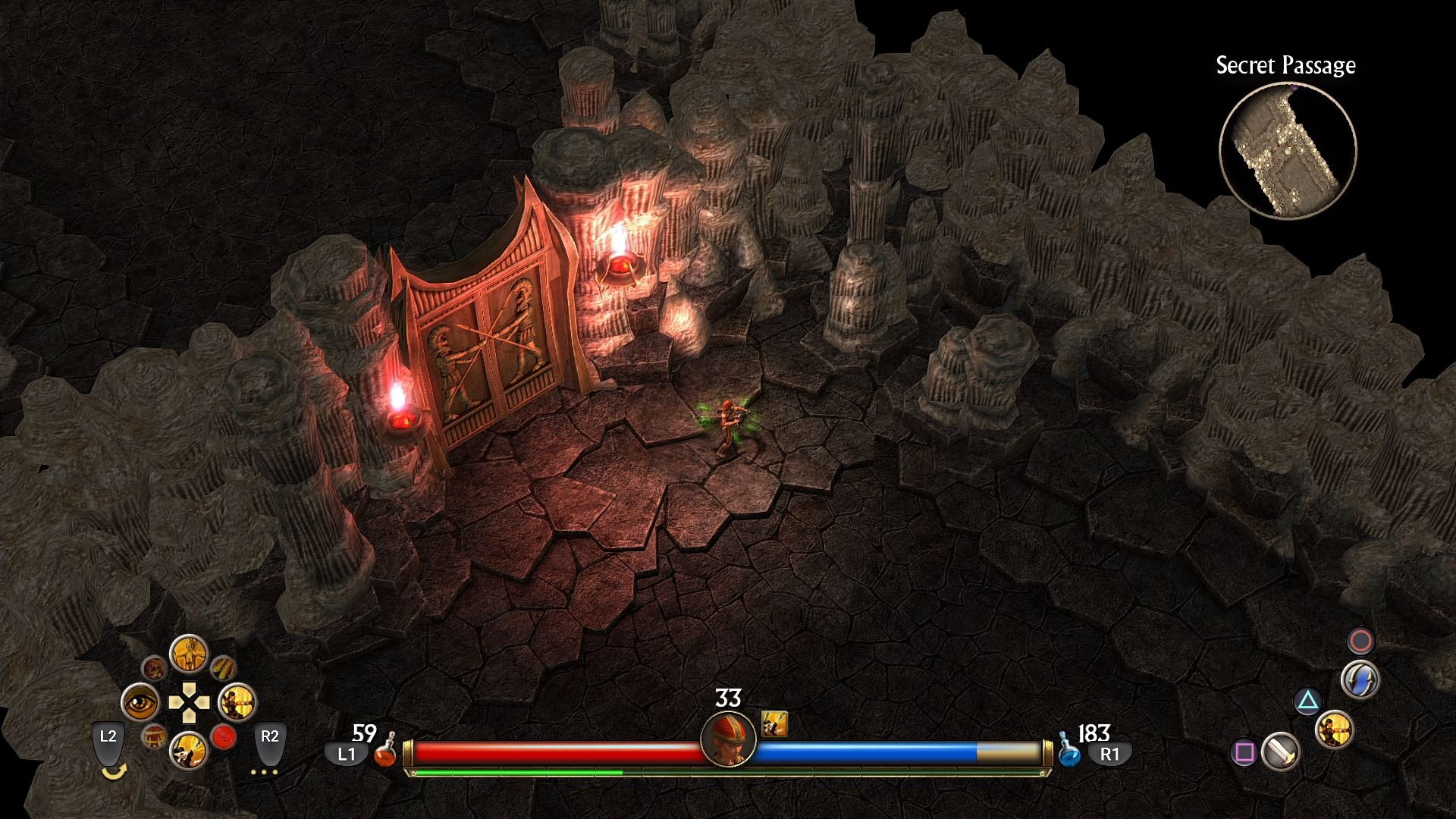Open the red potion slot on the skill wheel
Image resolution: width=1456 pixels, height=819 pixels.
[x=224, y=738]
